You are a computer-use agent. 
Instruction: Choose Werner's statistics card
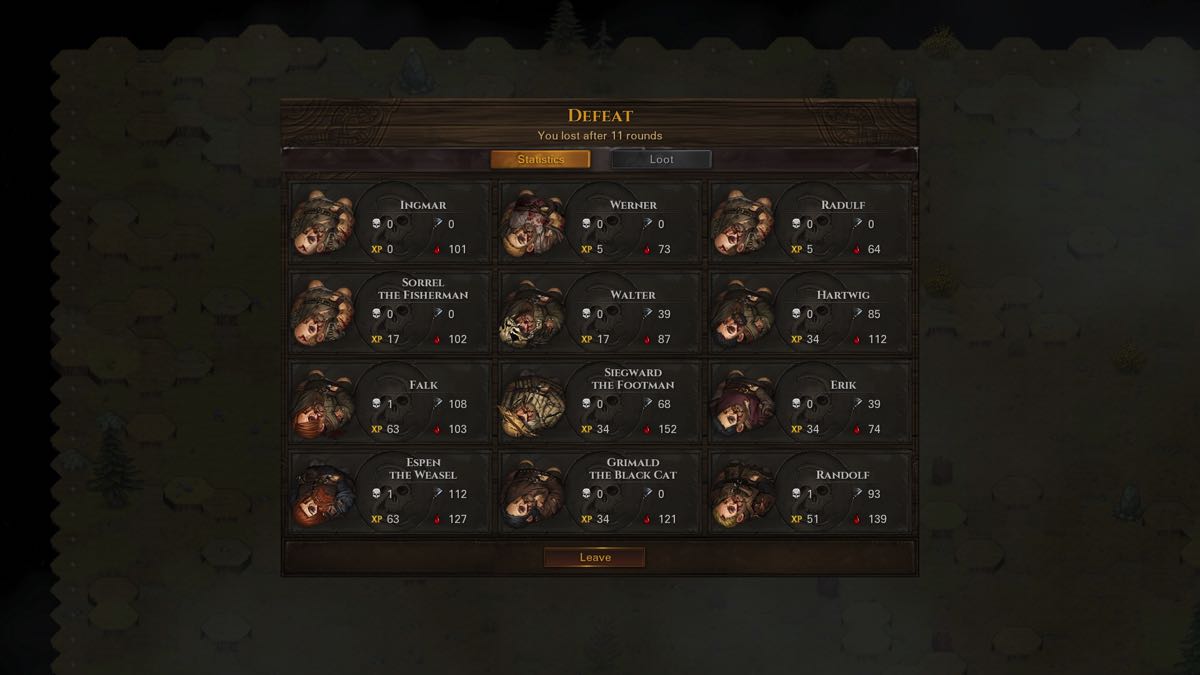(600, 223)
